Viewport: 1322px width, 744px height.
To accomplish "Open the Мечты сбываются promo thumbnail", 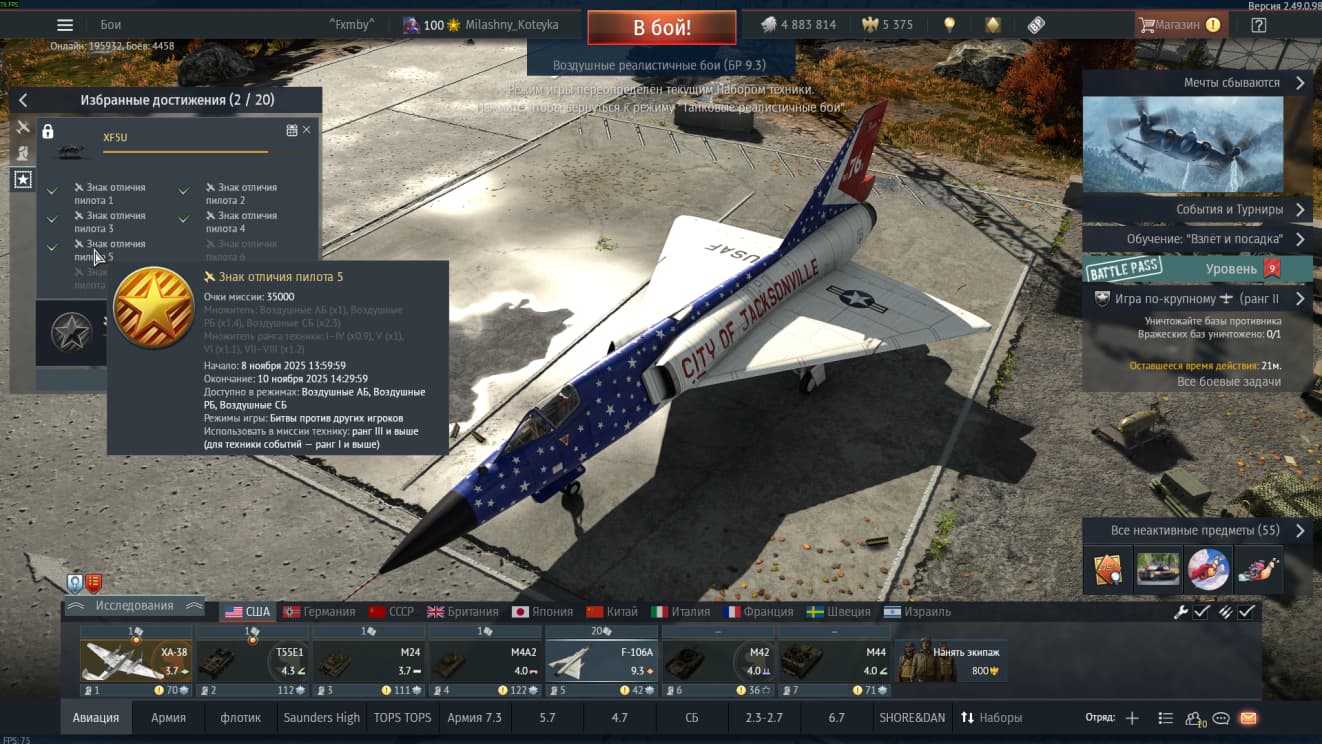I will pos(1182,144).
